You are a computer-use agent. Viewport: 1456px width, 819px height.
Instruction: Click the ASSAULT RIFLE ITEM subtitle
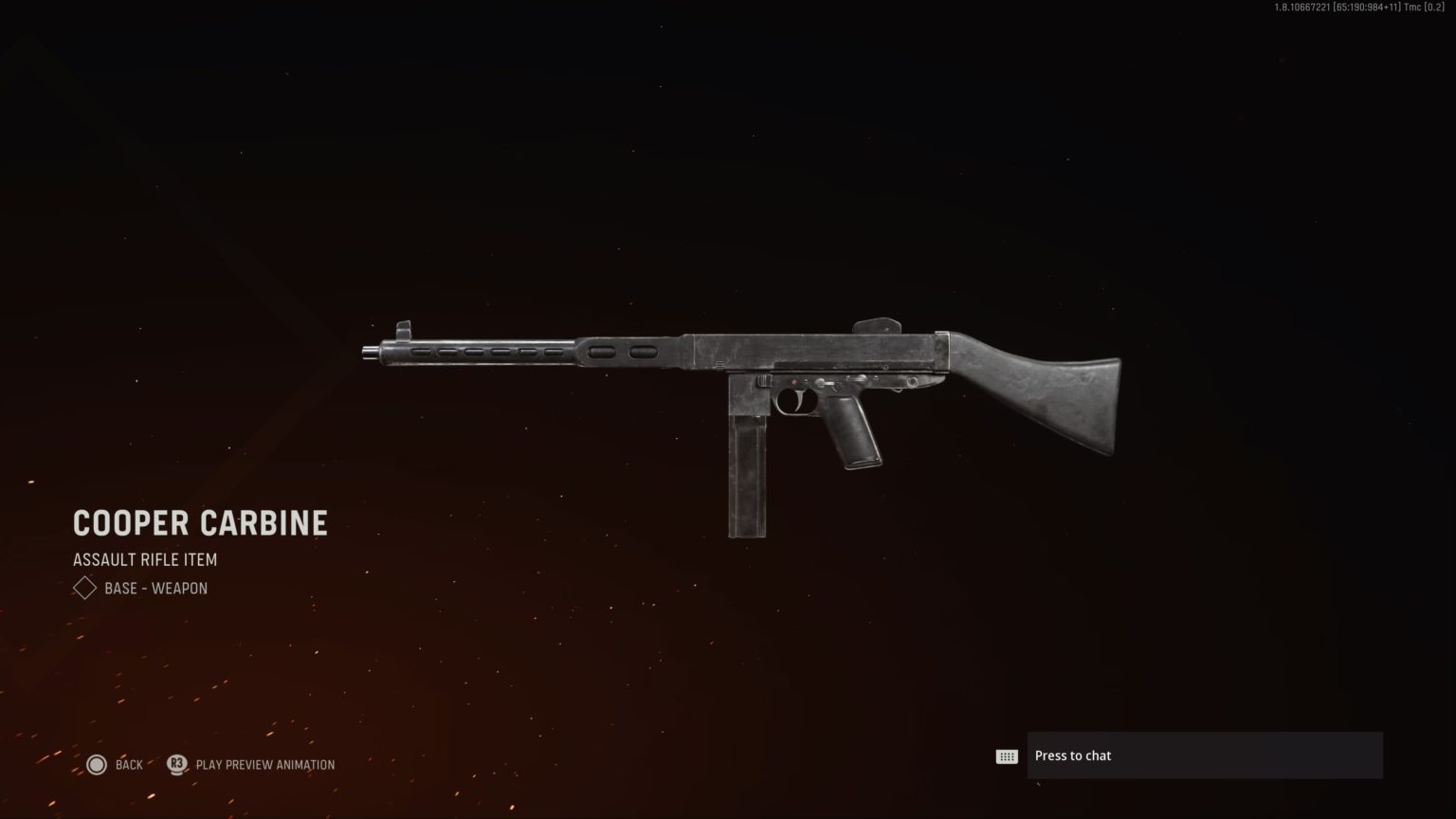pyautogui.click(x=145, y=559)
